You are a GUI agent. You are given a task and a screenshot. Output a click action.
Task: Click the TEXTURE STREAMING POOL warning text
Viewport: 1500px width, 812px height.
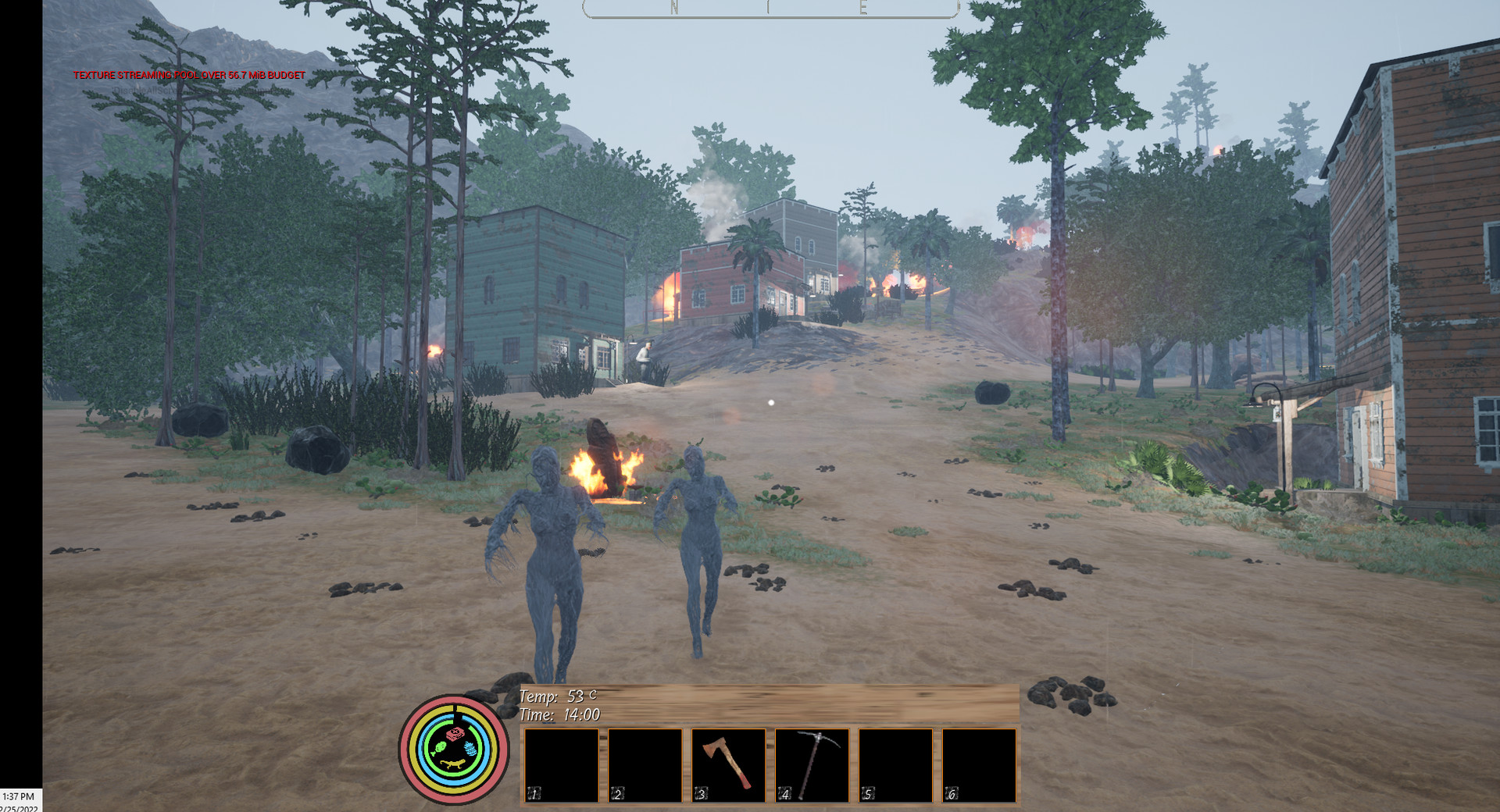187,77
